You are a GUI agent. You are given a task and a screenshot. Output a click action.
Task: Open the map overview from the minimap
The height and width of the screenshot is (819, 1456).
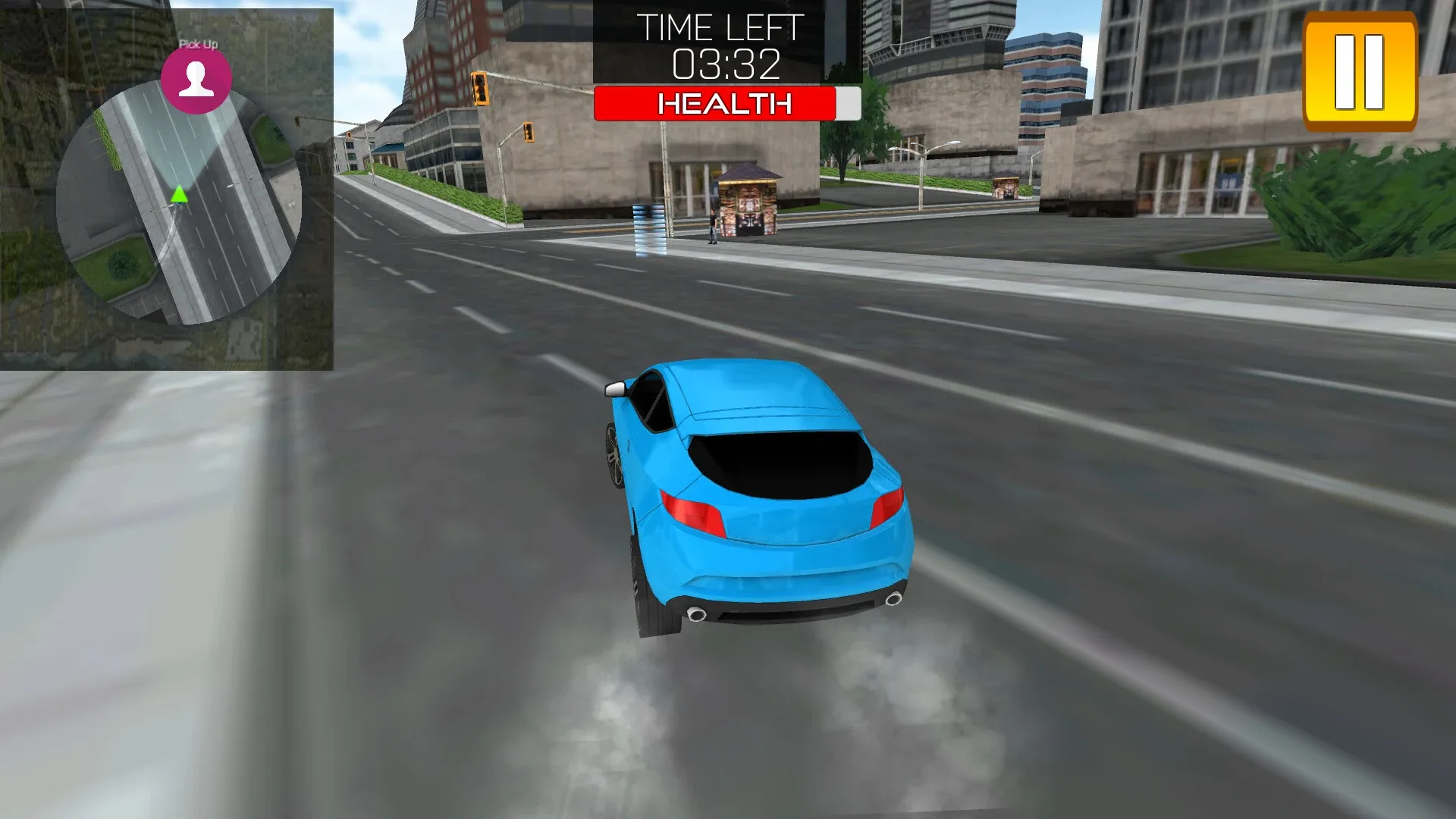pyautogui.click(x=177, y=205)
